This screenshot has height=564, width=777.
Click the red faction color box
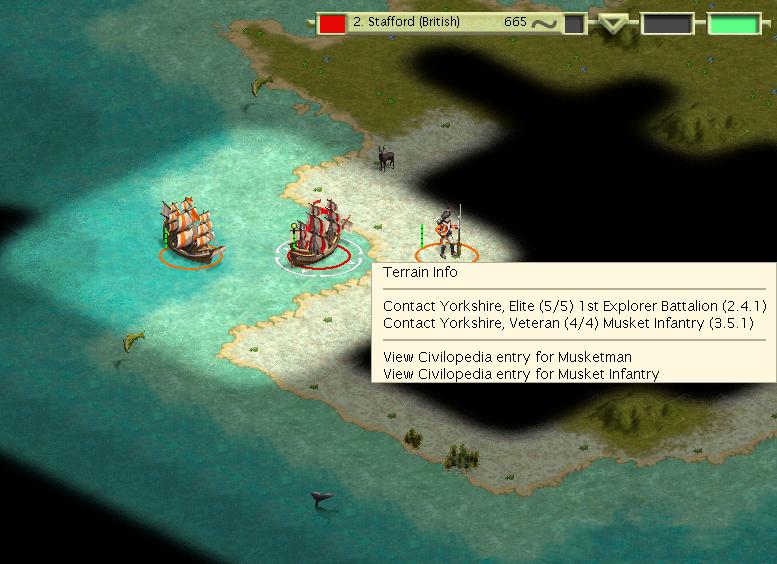click(x=333, y=23)
